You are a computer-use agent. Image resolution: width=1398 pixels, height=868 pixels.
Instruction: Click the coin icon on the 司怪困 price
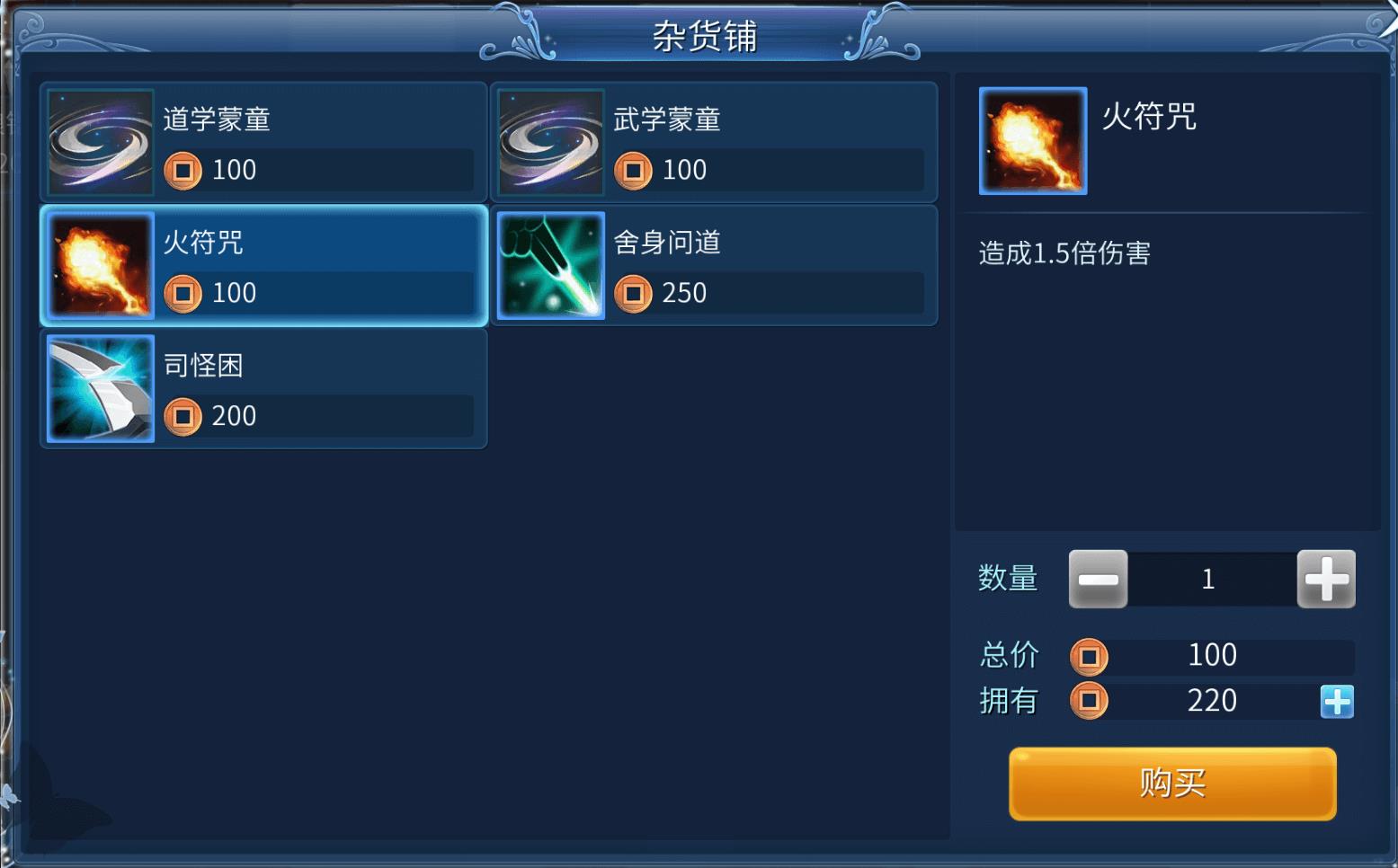point(183,416)
